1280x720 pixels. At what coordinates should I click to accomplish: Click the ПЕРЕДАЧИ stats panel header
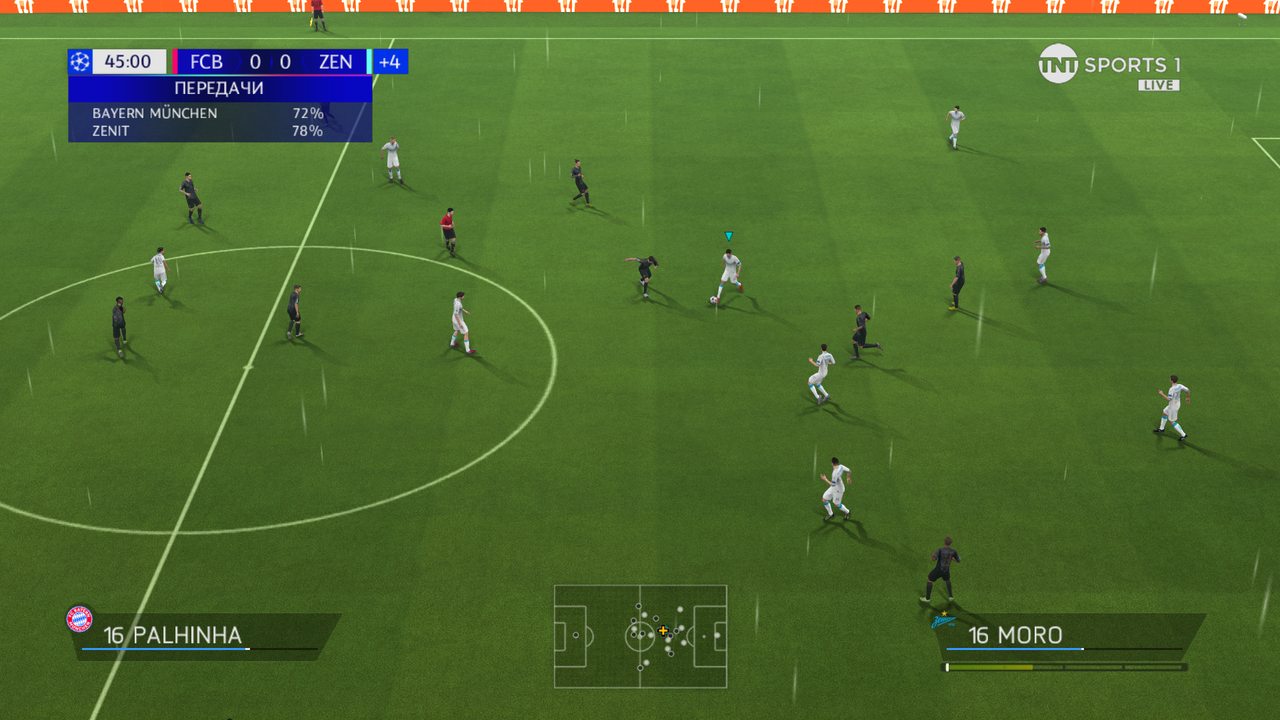(x=219, y=88)
